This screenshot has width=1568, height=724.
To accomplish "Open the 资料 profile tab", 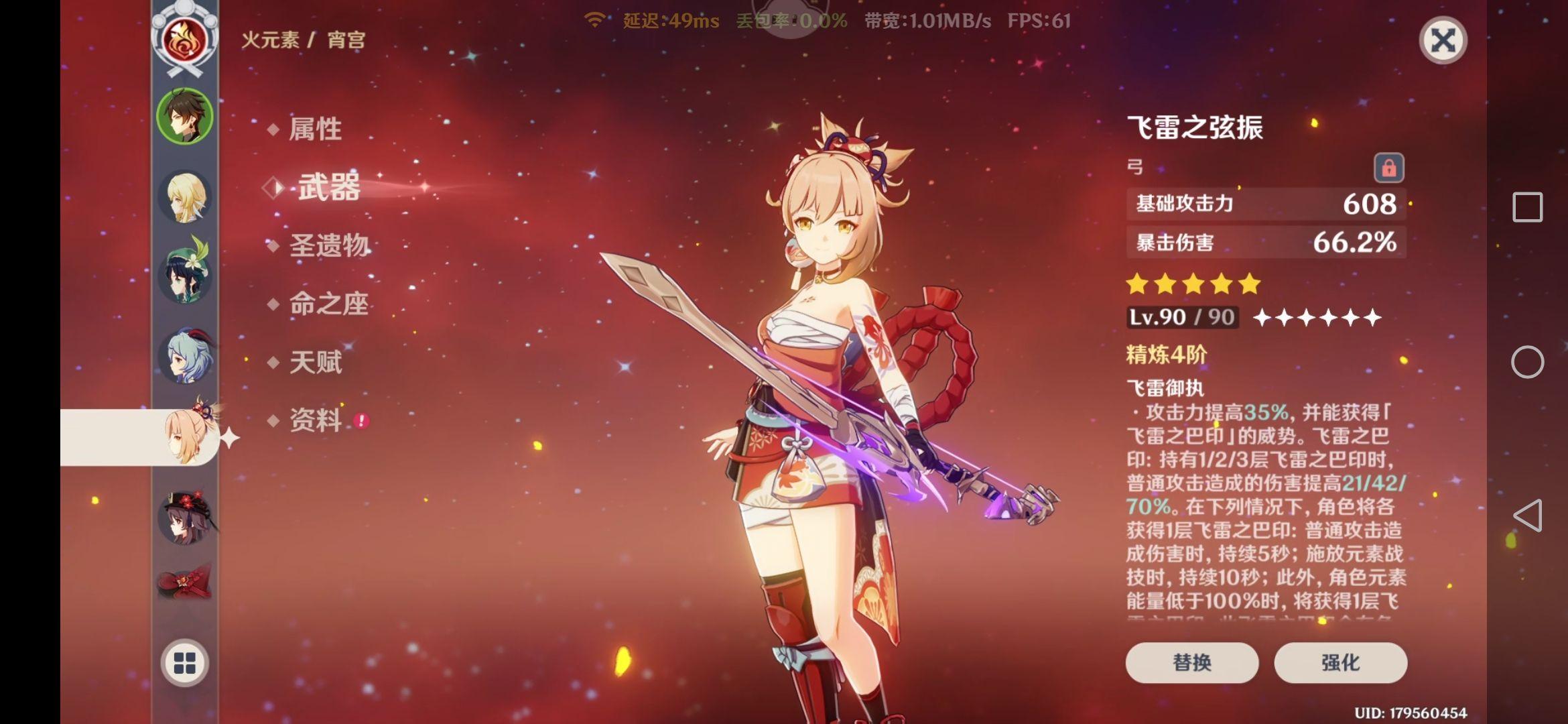I will [315, 420].
